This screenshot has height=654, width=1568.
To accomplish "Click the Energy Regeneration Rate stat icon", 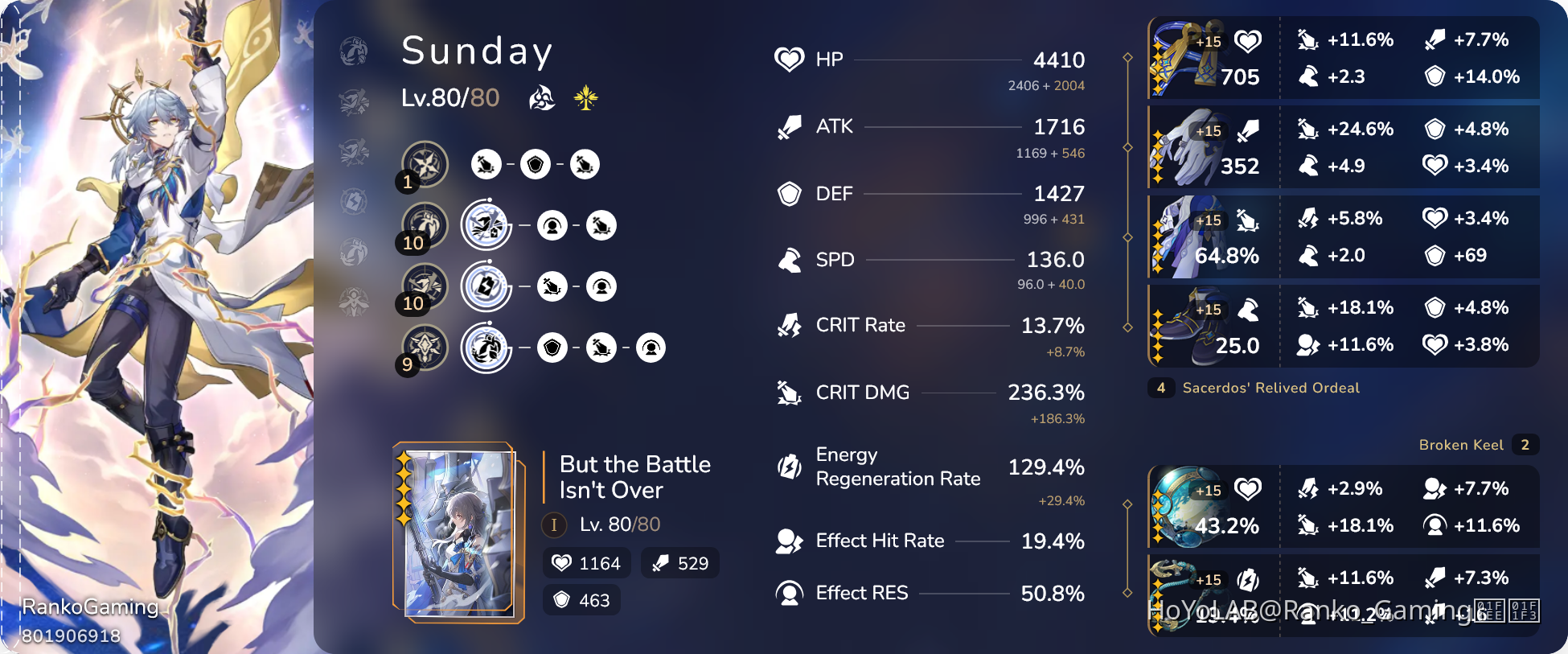I will coord(790,467).
